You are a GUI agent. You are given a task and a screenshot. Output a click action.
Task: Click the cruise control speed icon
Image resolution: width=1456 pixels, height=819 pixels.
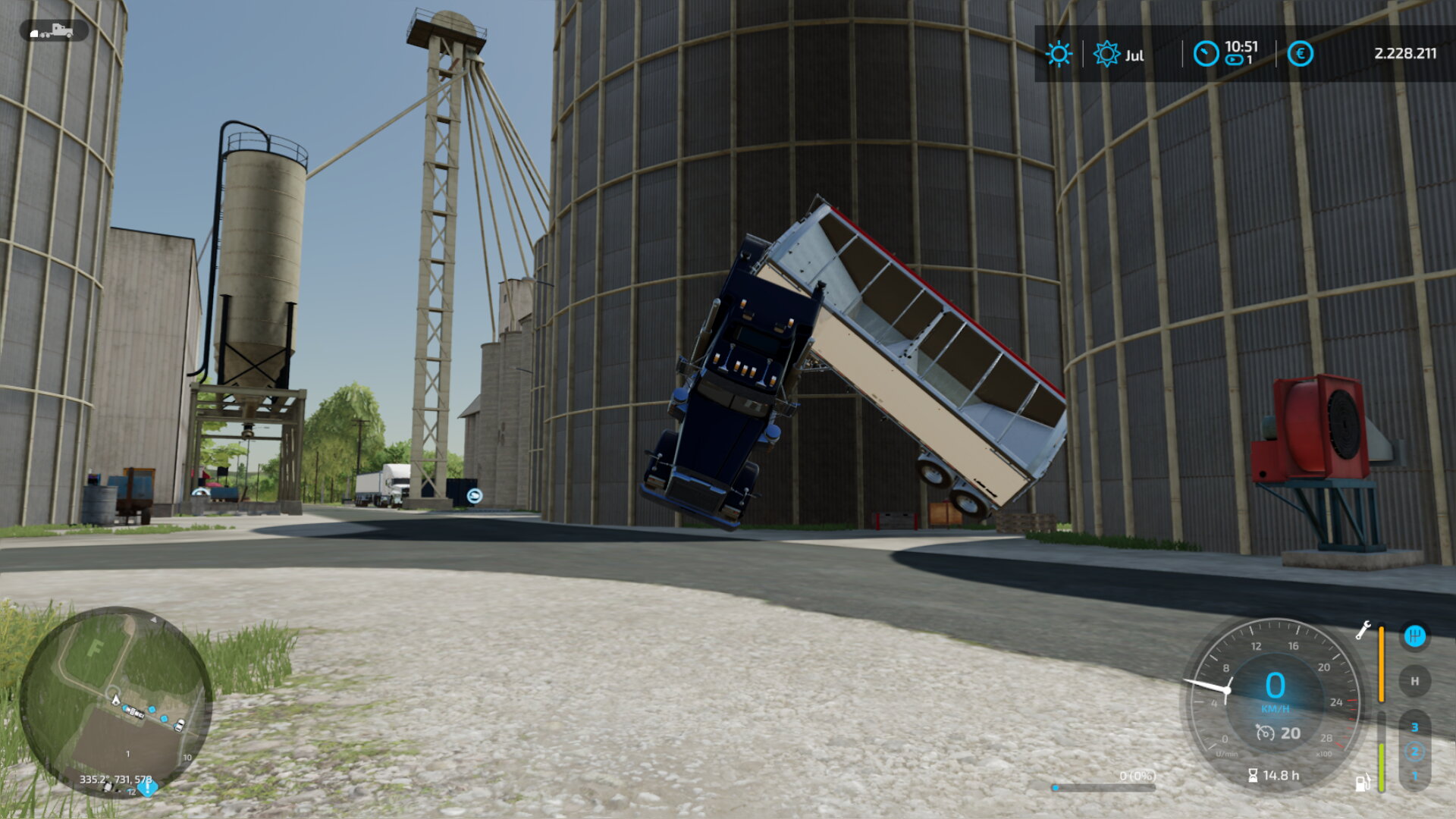tap(1265, 733)
